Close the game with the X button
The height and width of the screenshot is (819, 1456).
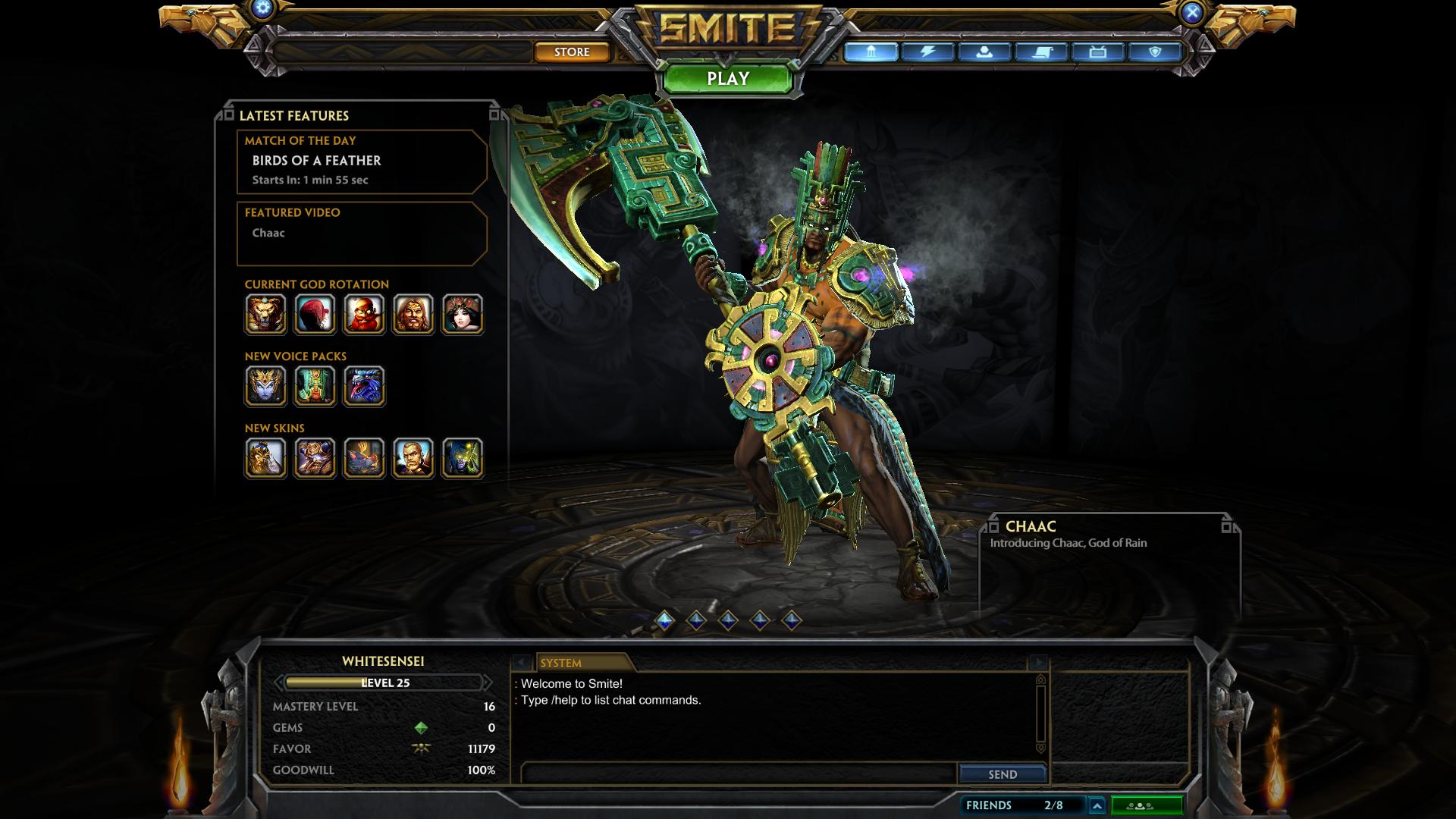coord(1192,12)
